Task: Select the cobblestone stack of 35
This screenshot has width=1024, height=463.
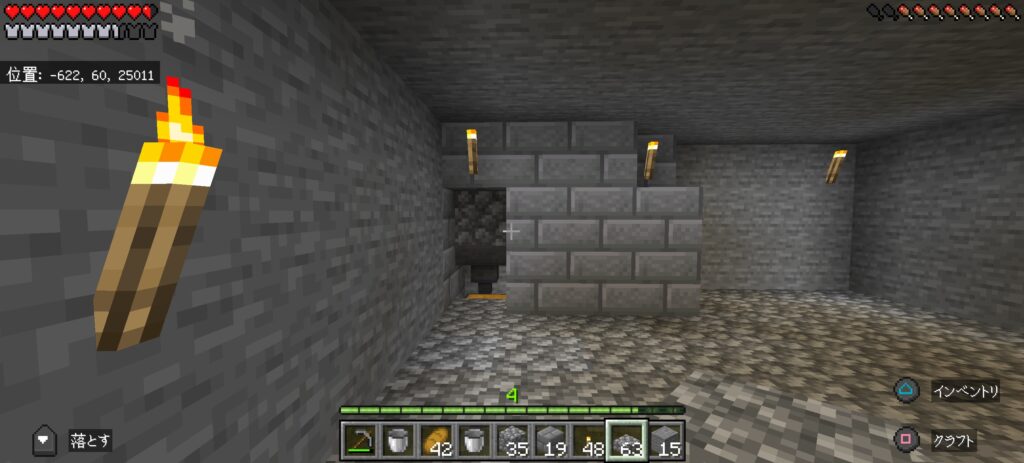Action: pyautogui.click(x=512, y=439)
